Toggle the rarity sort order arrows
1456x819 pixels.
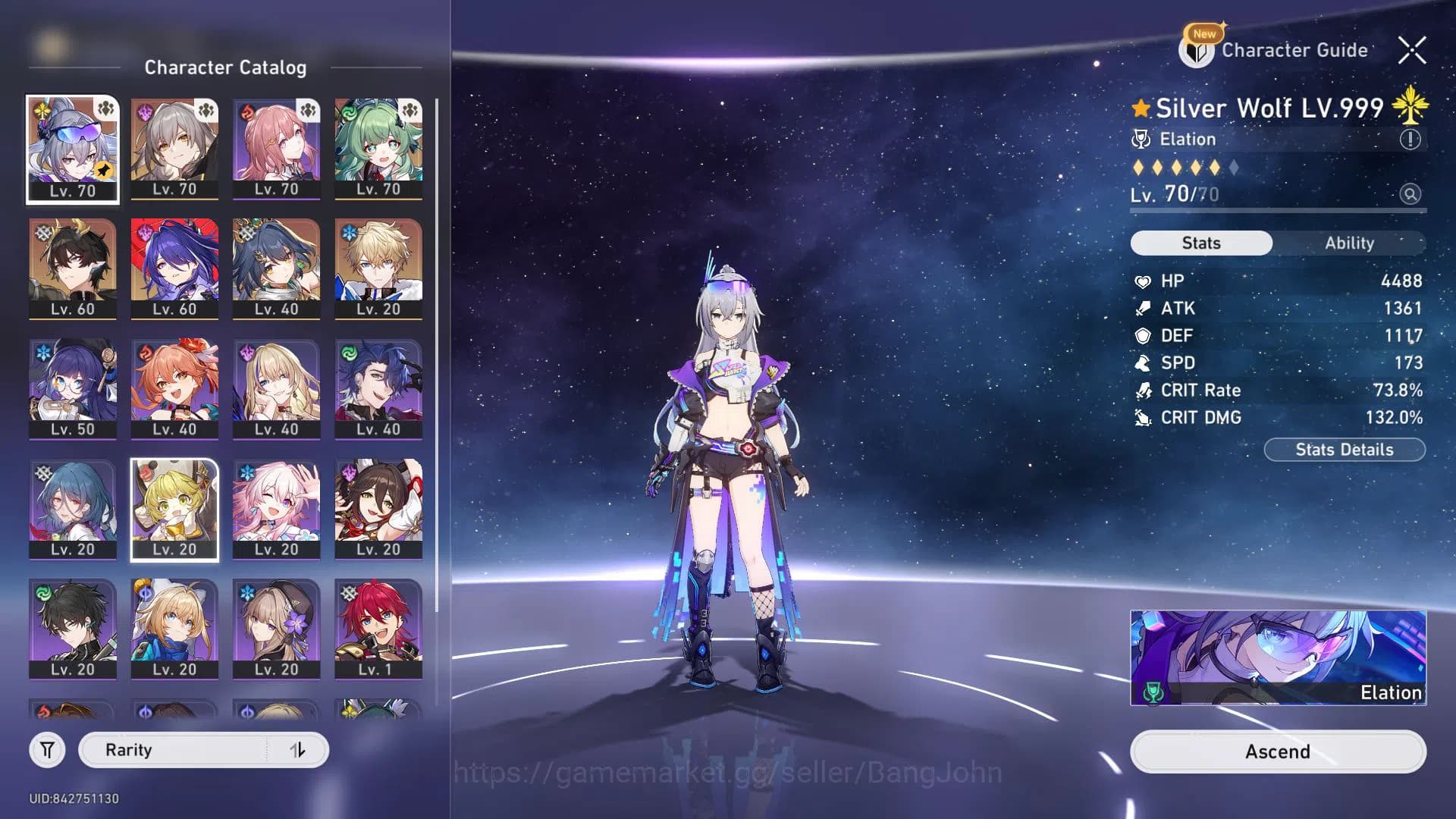click(x=297, y=749)
